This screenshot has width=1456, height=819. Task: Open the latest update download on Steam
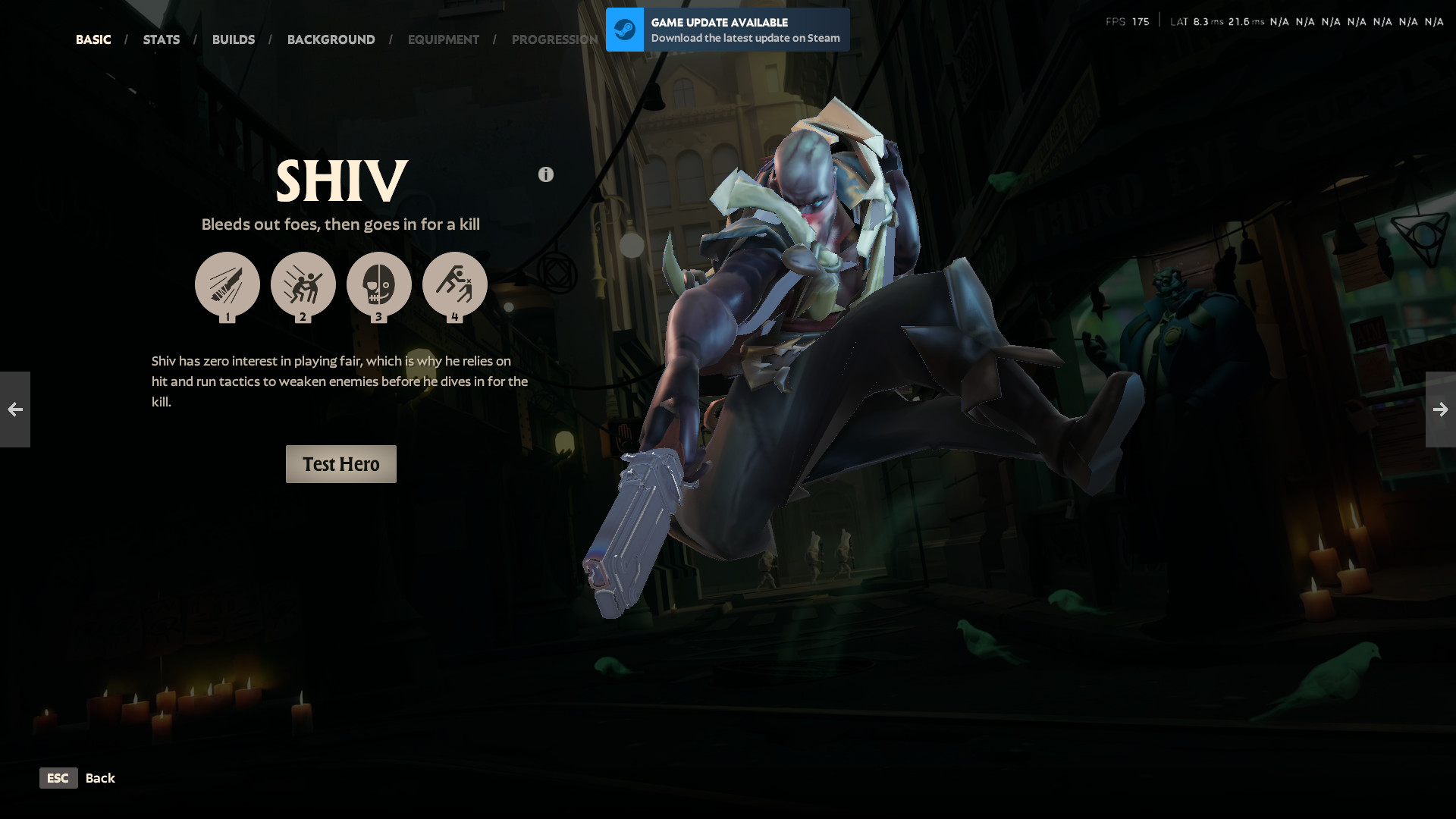tap(744, 38)
